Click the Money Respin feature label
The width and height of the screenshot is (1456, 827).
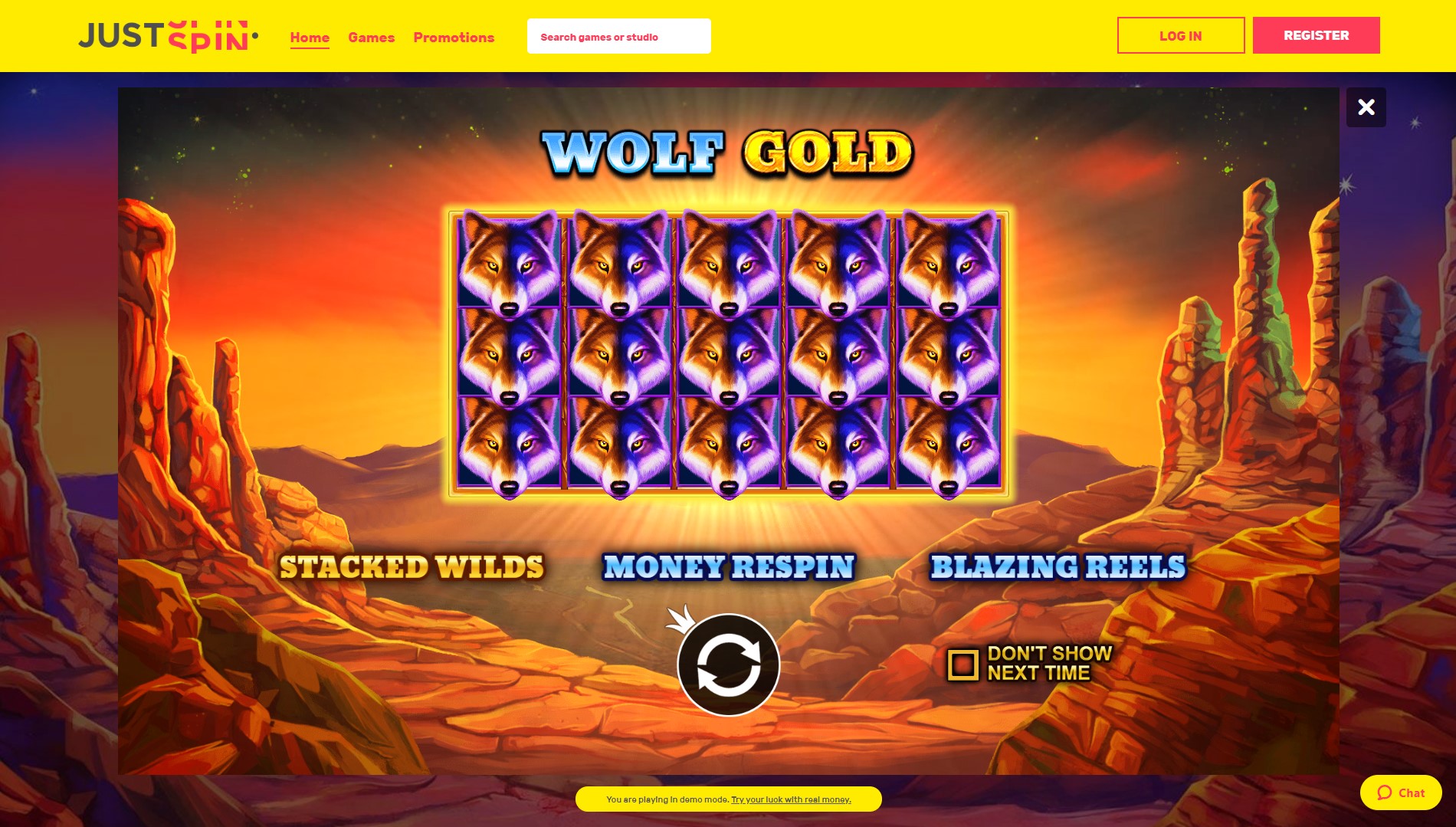pos(728,566)
